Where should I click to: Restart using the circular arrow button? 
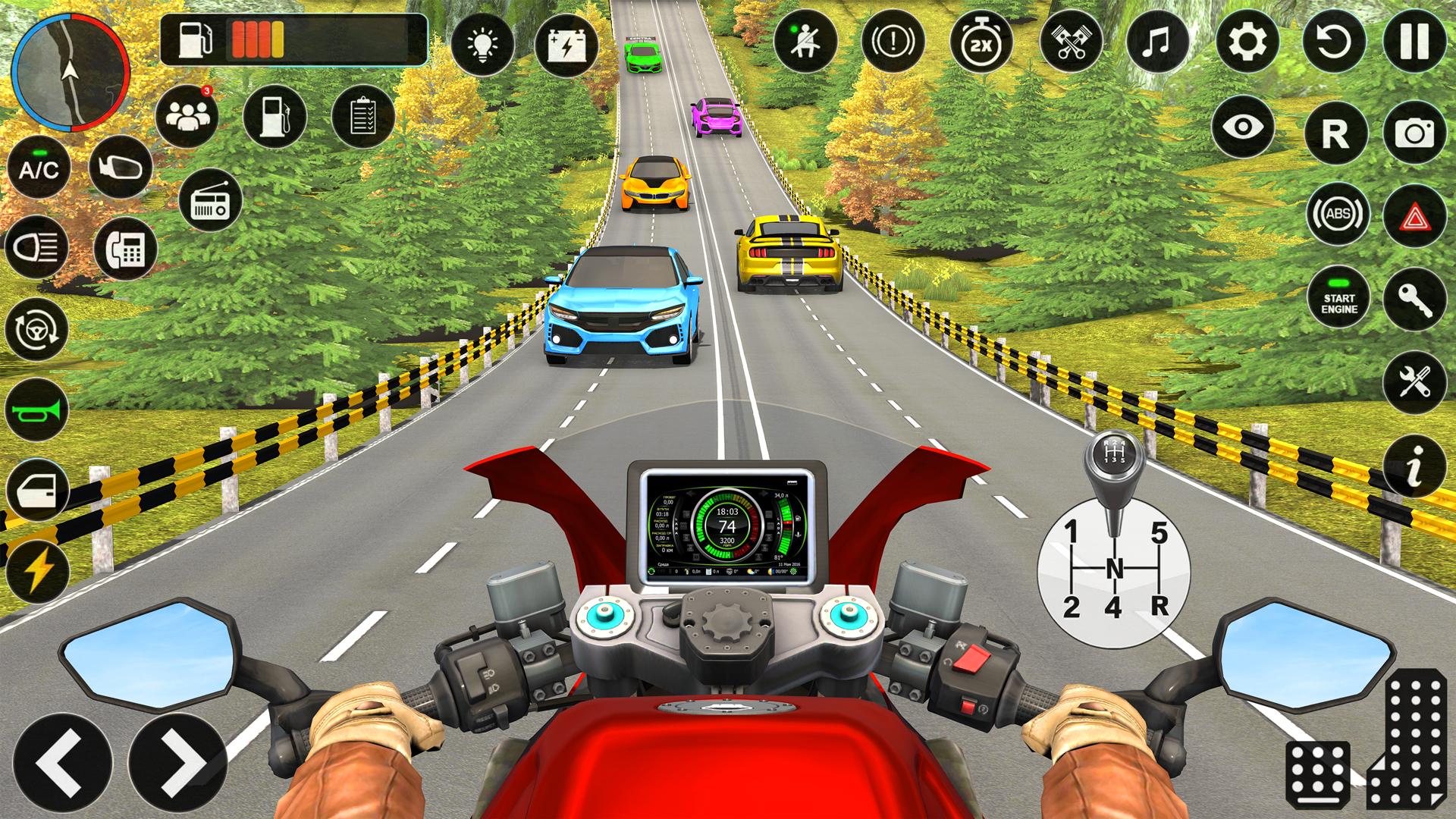(x=1335, y=41)
